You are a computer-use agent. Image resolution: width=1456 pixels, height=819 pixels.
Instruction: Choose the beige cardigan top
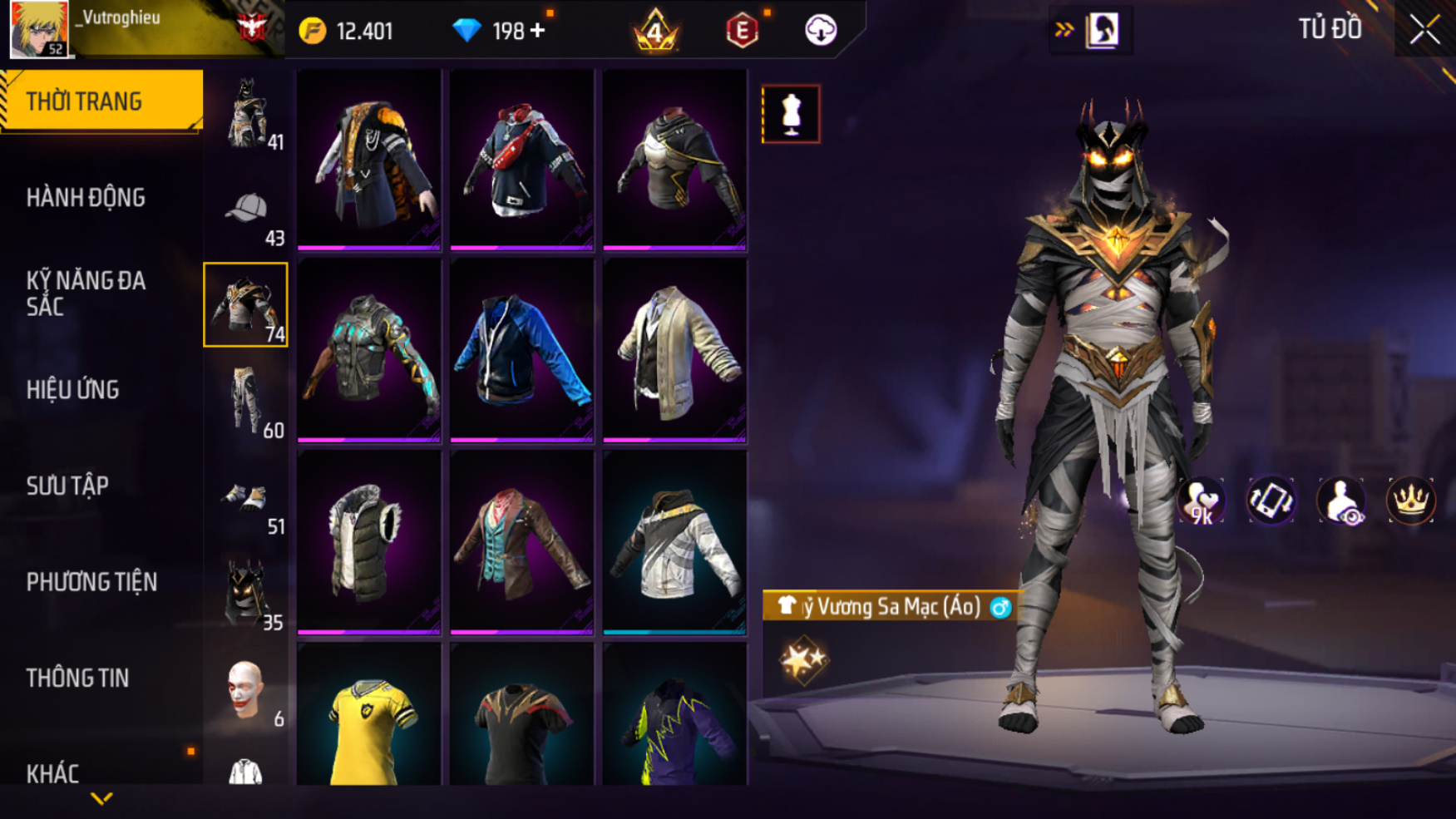(x=674, y=349)
